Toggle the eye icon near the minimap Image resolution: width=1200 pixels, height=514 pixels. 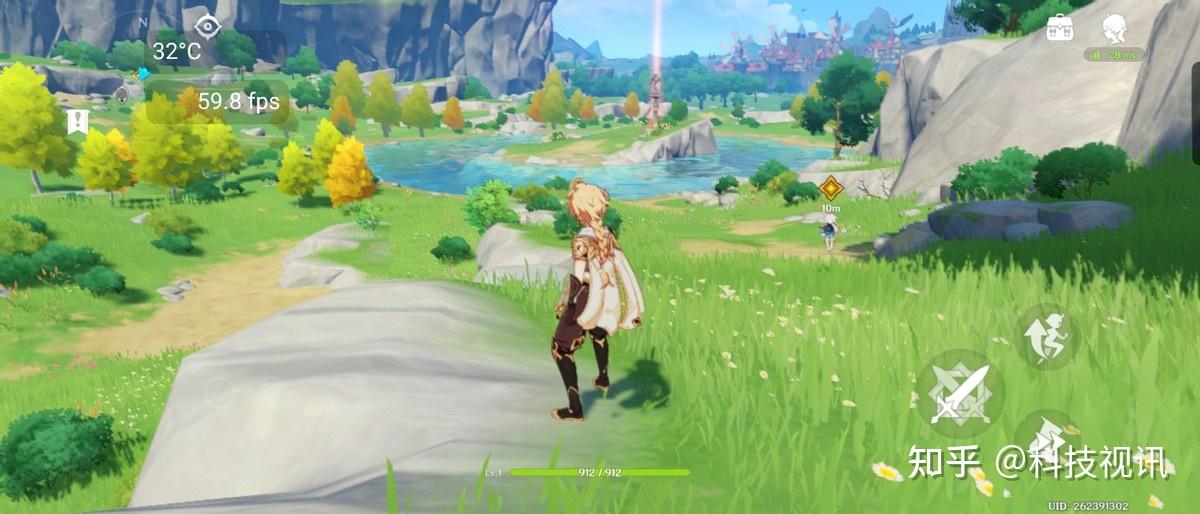coord(207,26)
